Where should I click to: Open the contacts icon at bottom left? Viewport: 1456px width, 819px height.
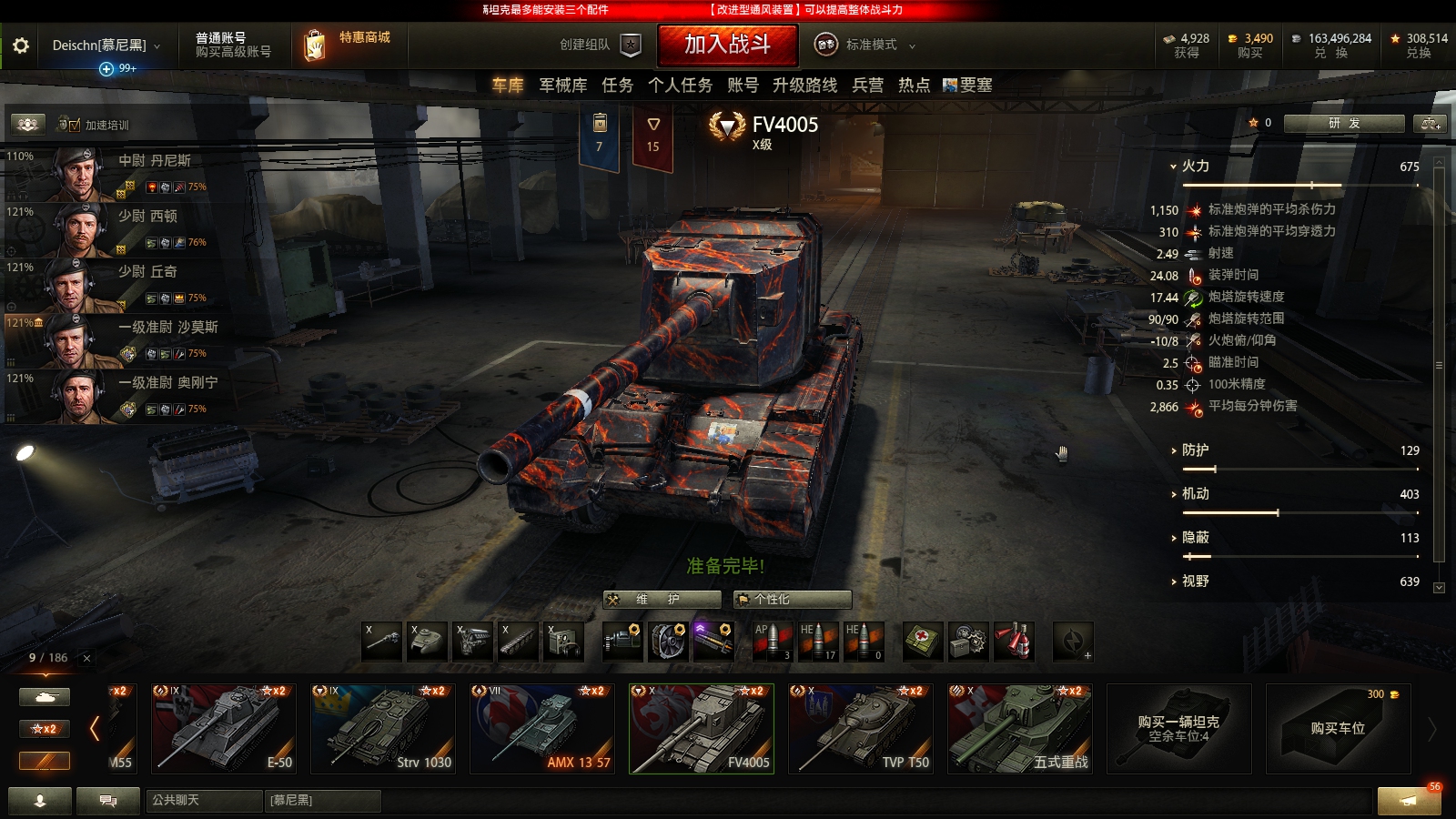[40, 802]
